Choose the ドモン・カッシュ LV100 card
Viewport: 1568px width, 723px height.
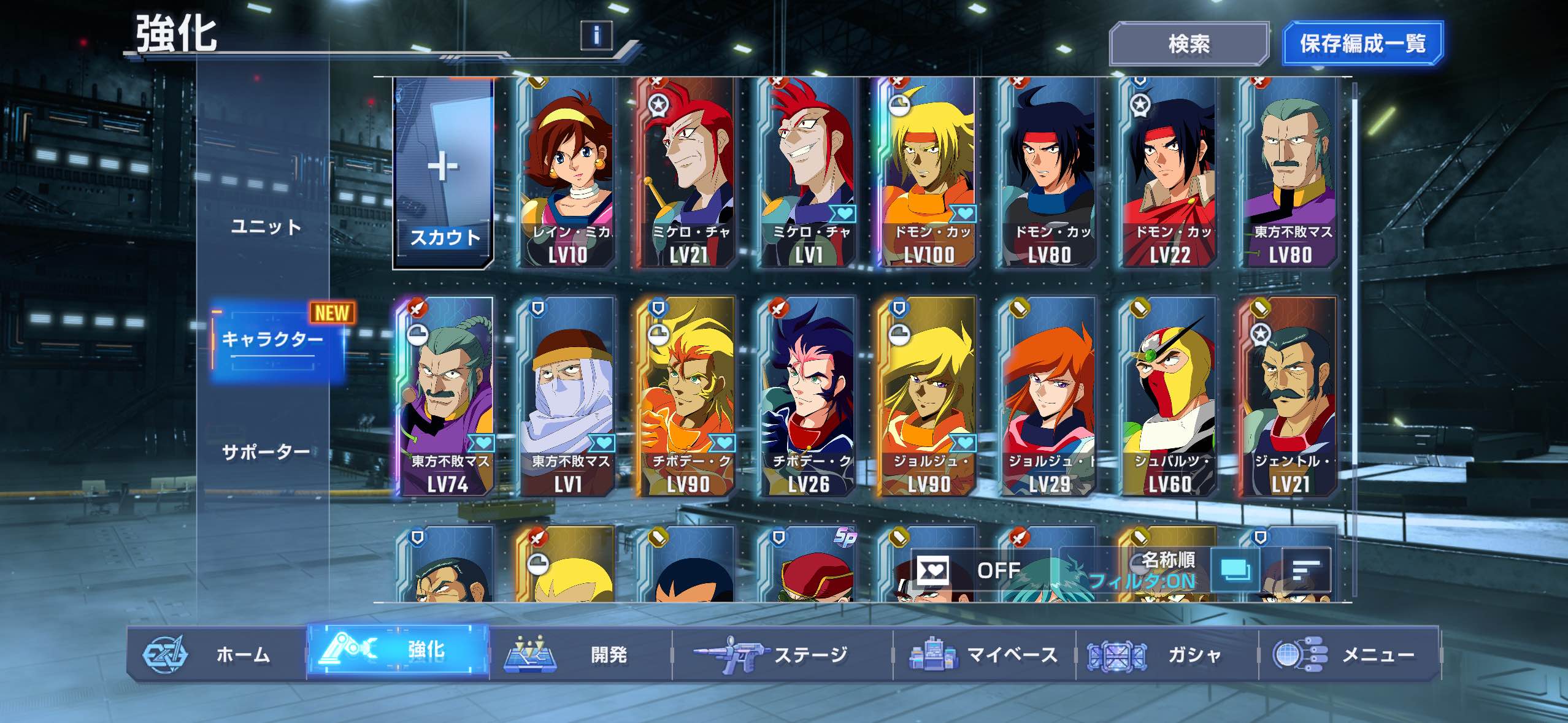[x=929, y=174]
